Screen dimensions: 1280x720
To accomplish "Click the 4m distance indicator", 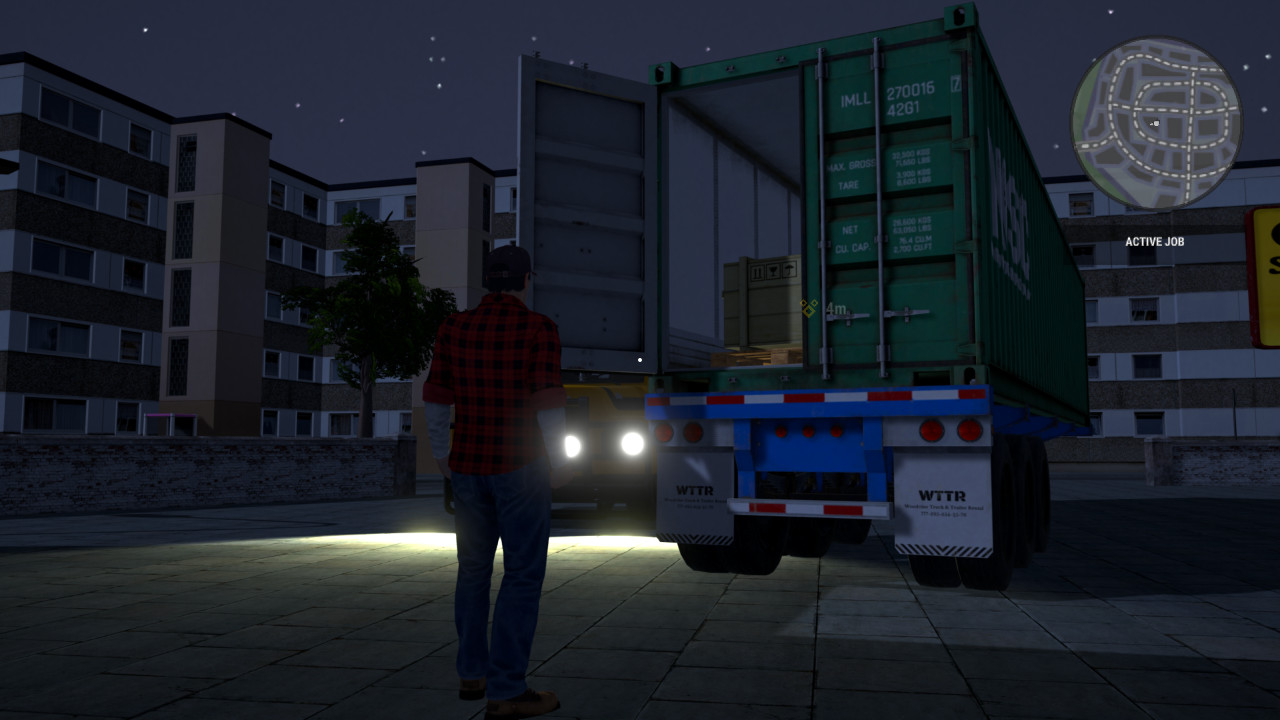I will (838, 308).
